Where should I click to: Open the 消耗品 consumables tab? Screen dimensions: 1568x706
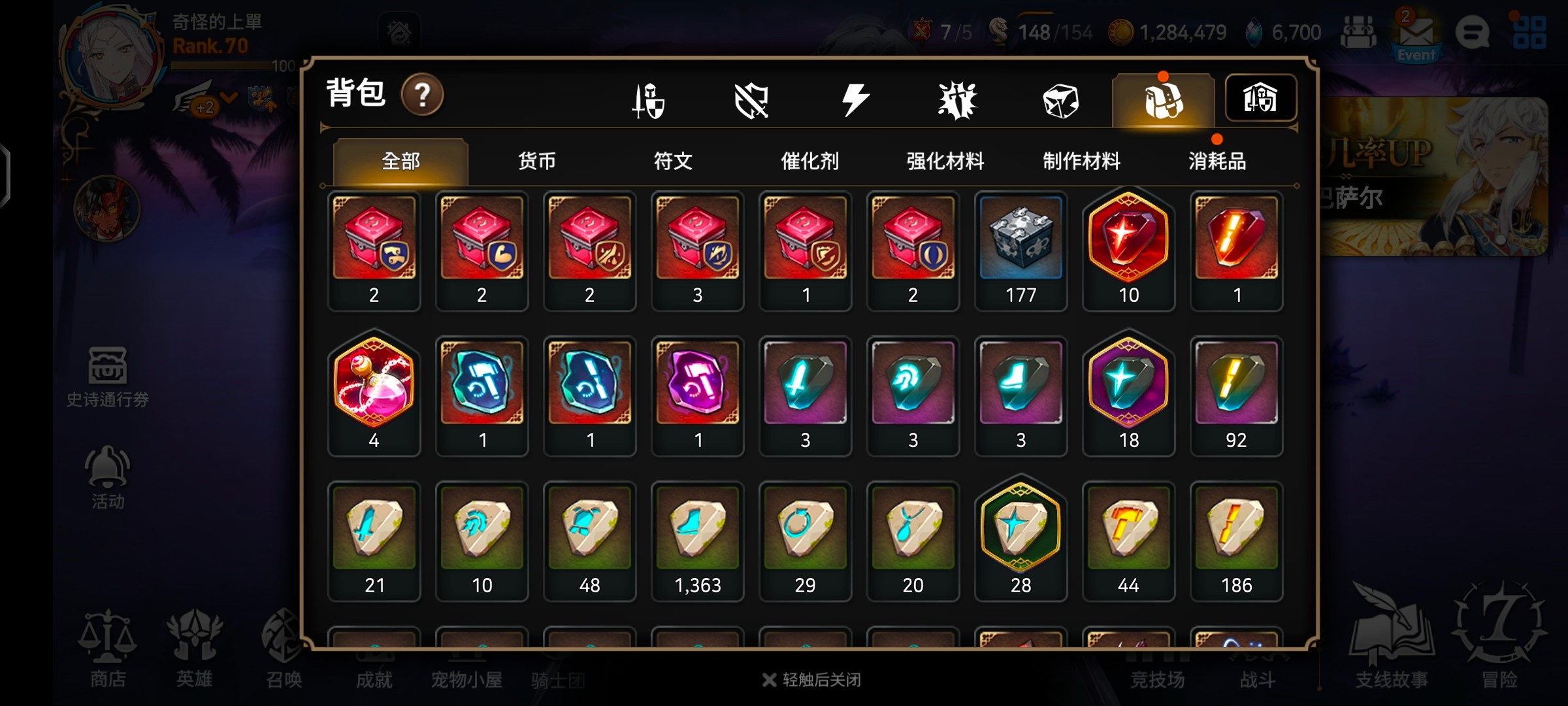[1217, 161]
